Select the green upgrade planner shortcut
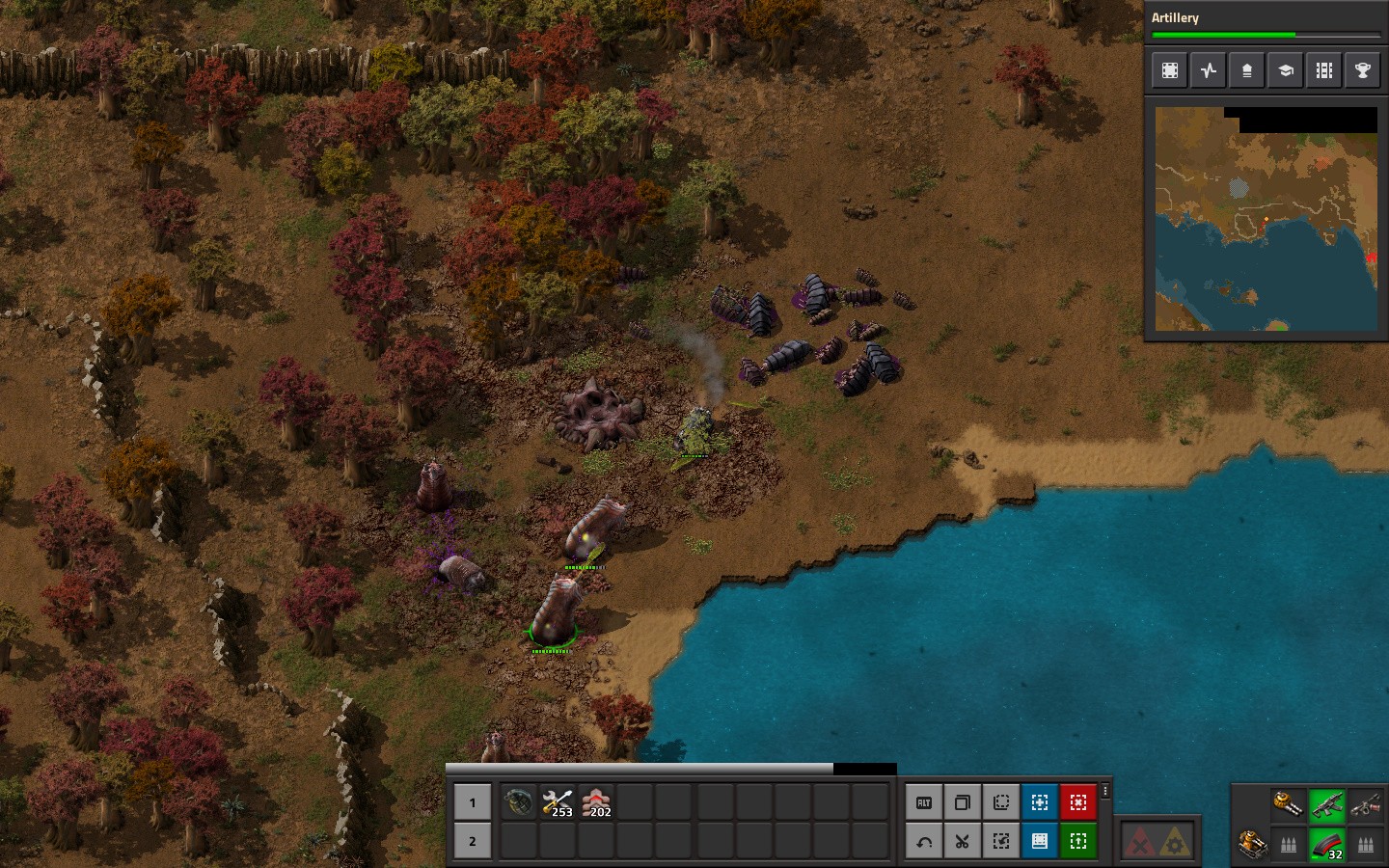 pos(1078,841)
